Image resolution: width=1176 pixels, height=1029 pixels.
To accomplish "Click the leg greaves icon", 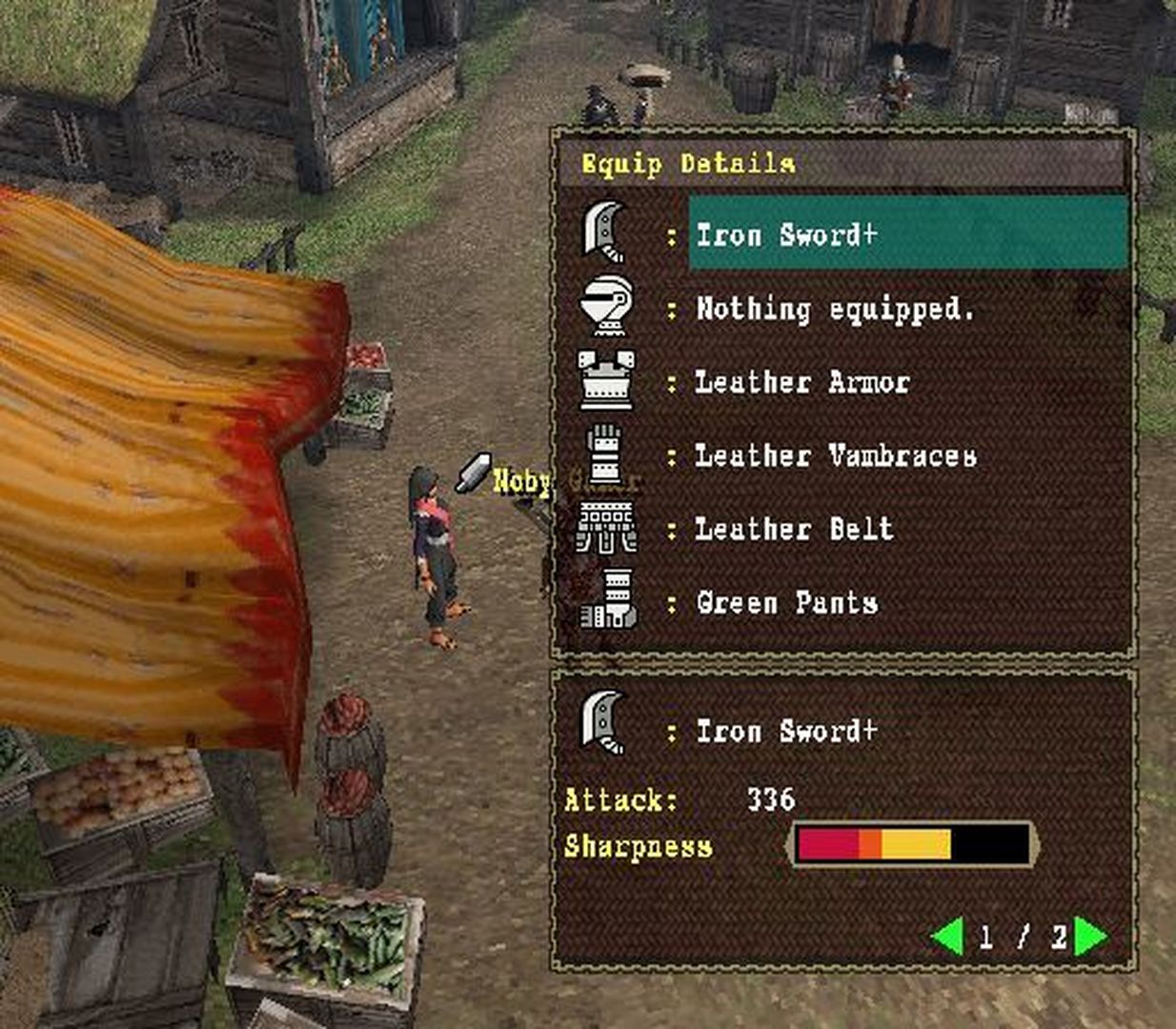I will [x=608, y=601].
